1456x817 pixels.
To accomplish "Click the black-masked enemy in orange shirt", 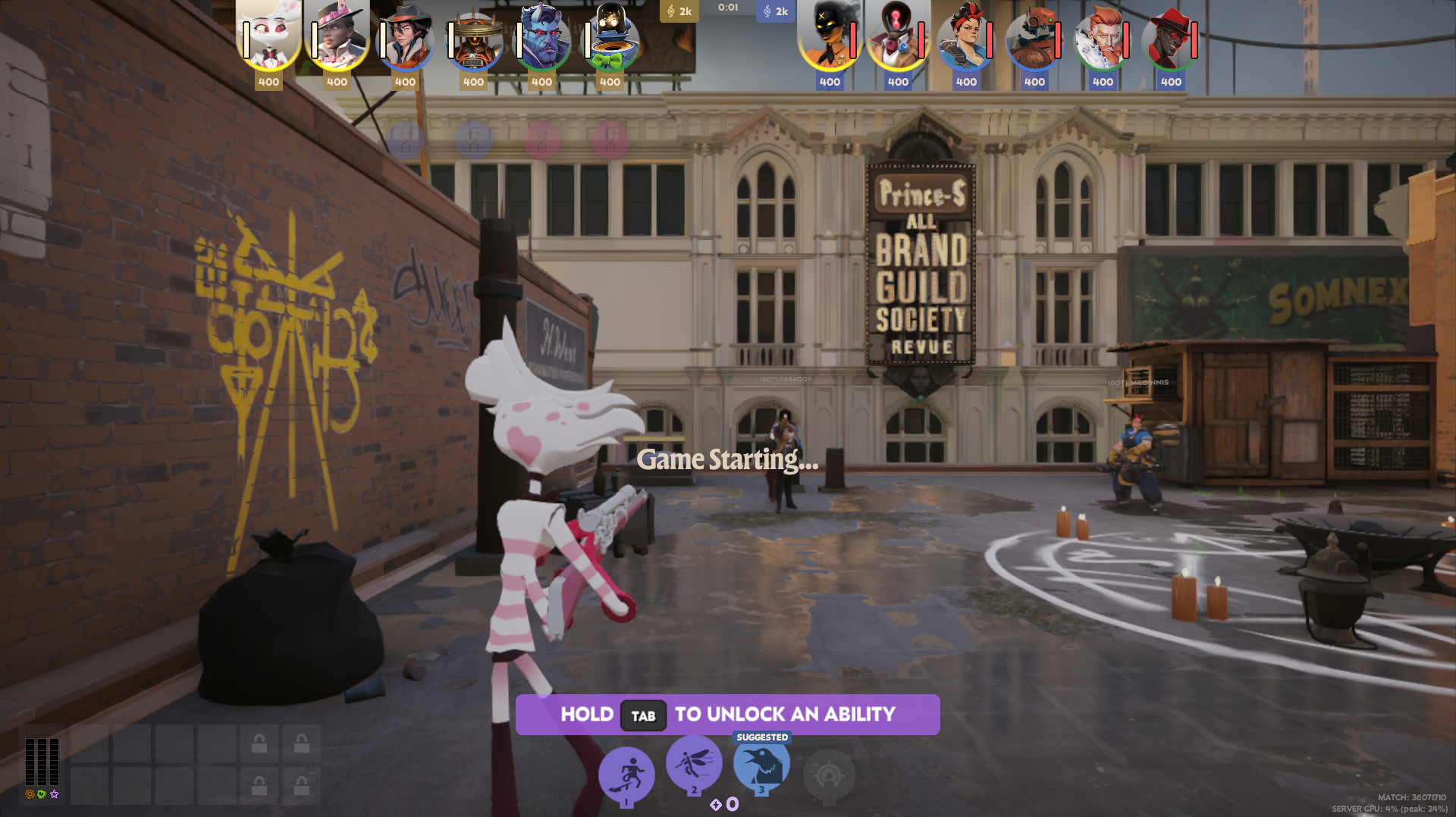I will [830, 36].
